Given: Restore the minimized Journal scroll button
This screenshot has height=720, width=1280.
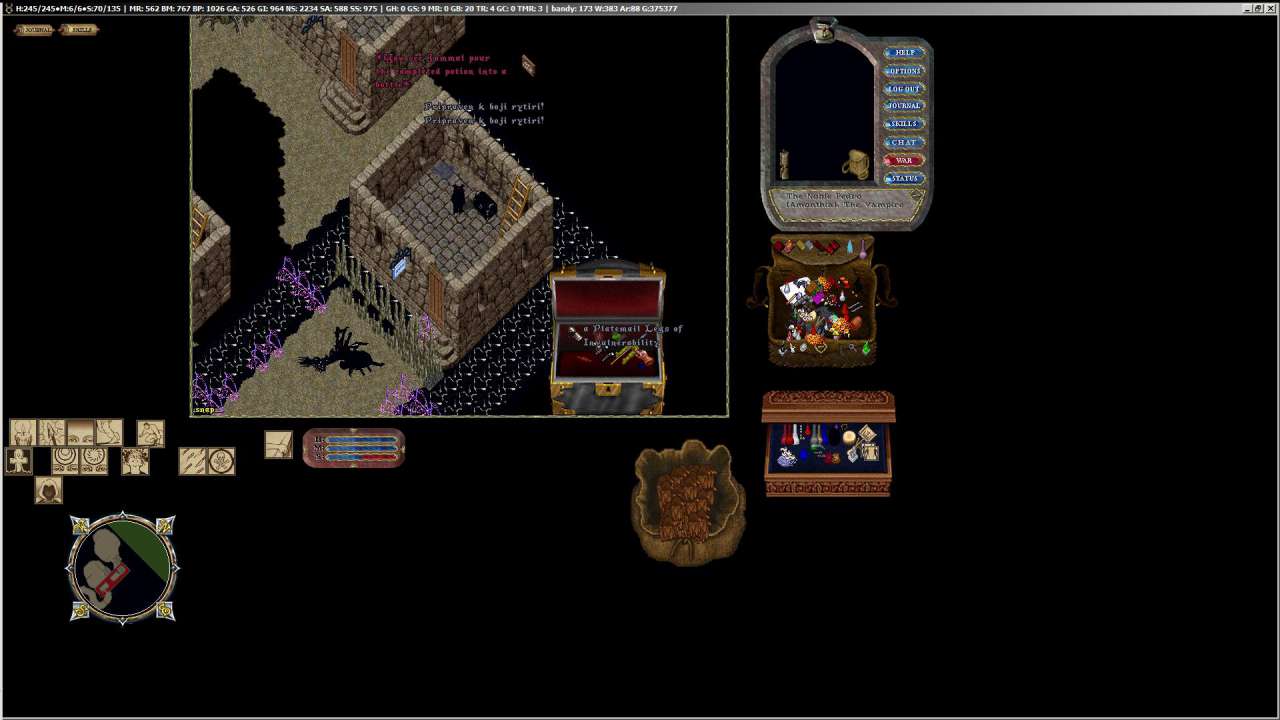Looking at the screenshot, I should (35, 29).
